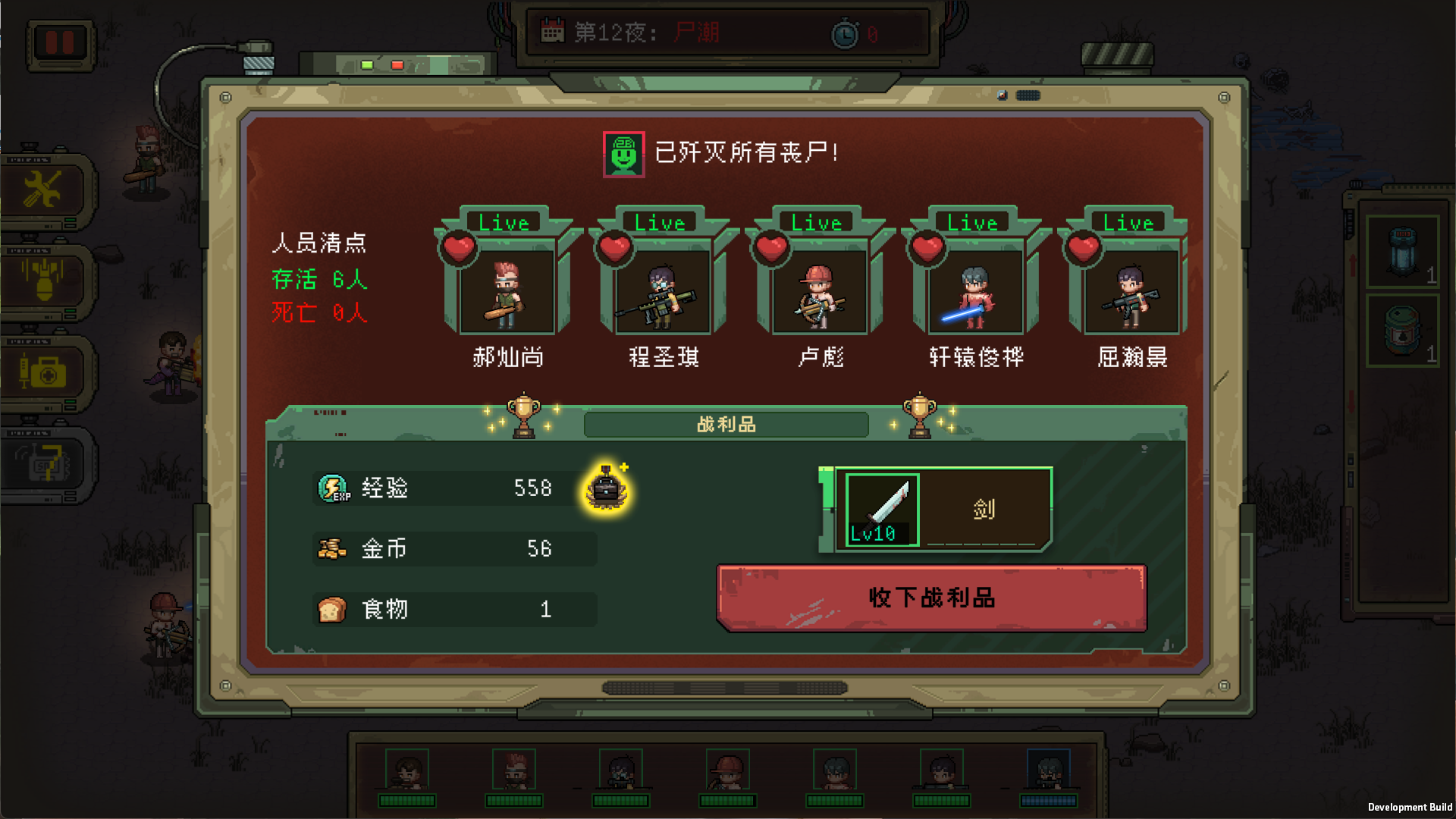
Task: Click the timer clock icon in the header
Action: point(846,33)
